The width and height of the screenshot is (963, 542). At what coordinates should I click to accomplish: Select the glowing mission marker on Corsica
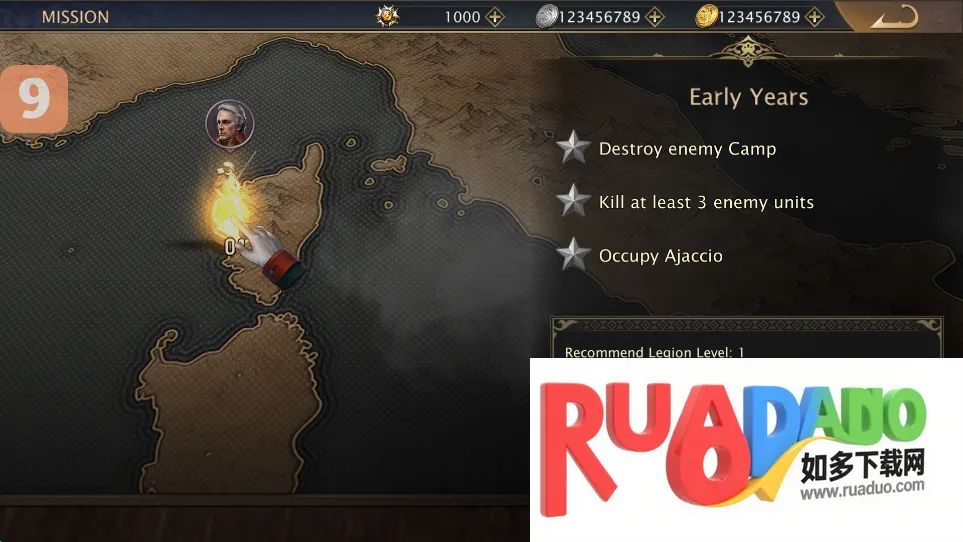point(227,204)
